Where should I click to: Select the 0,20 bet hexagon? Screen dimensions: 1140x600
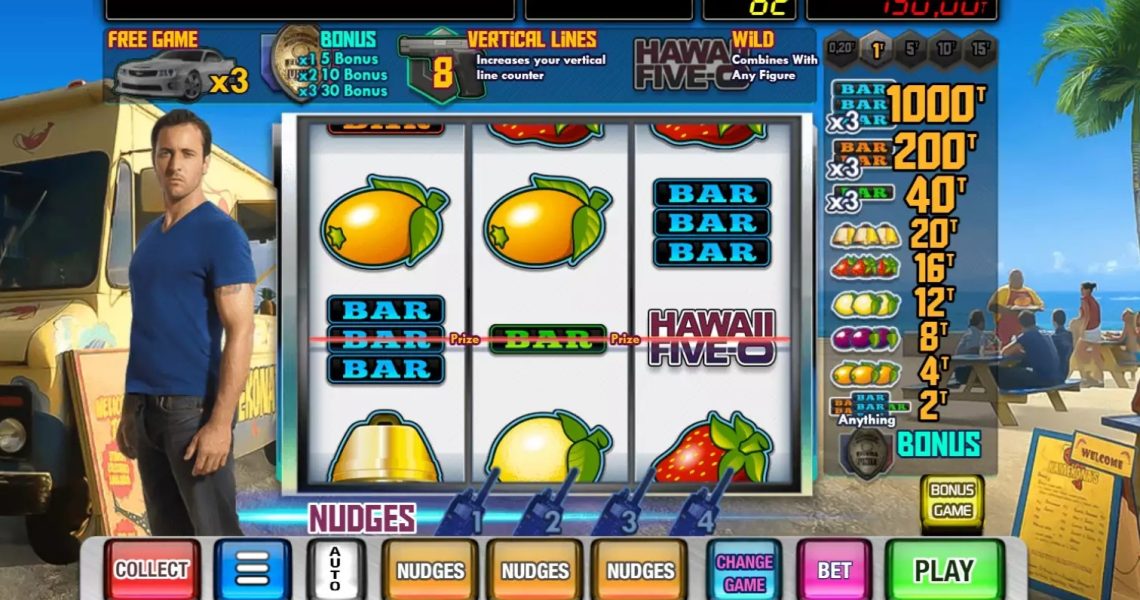pos(842,49)
